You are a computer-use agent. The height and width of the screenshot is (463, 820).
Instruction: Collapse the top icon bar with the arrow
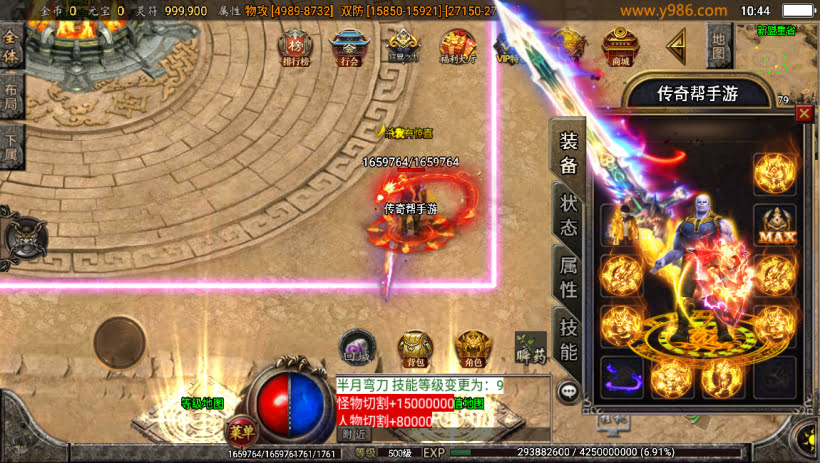(677, 44)
